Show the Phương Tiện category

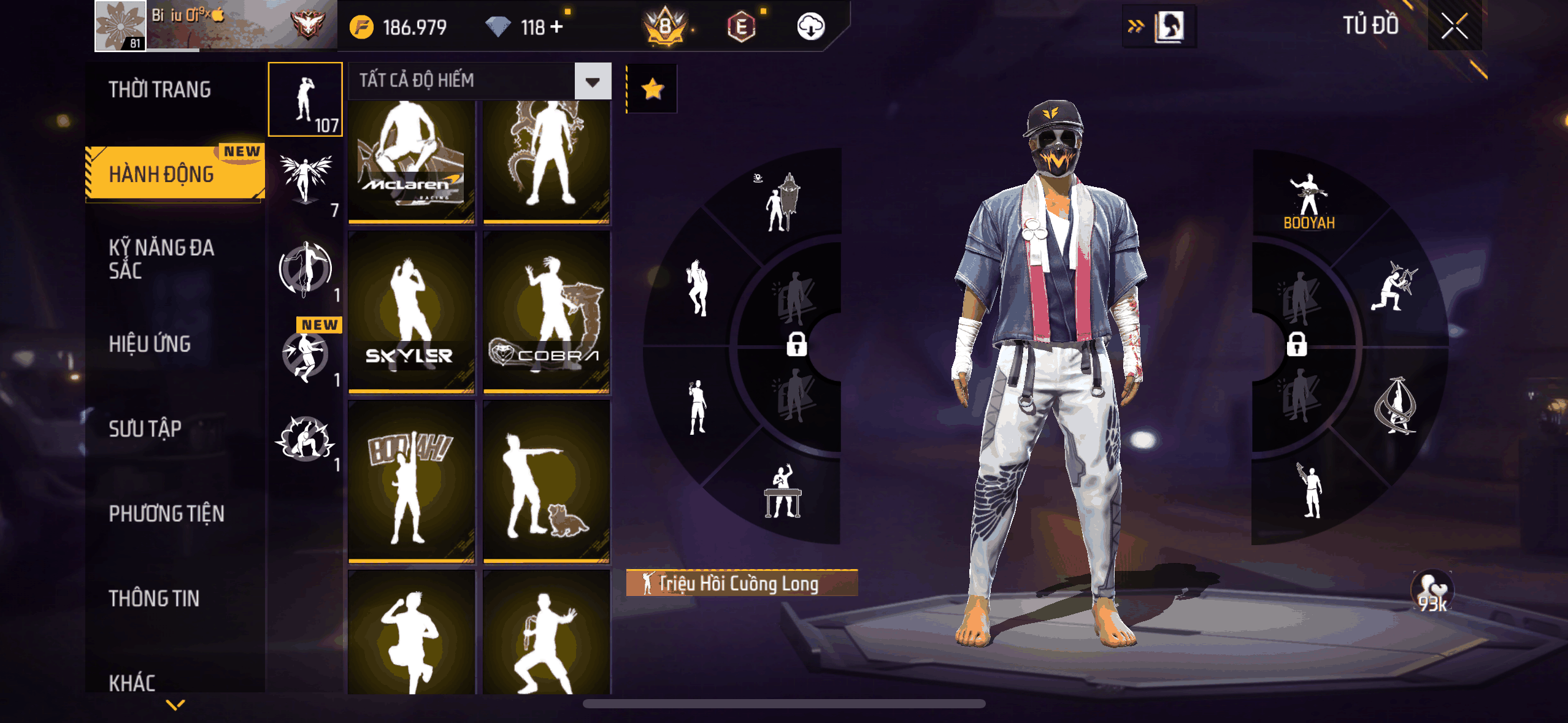tap(167, 513)
